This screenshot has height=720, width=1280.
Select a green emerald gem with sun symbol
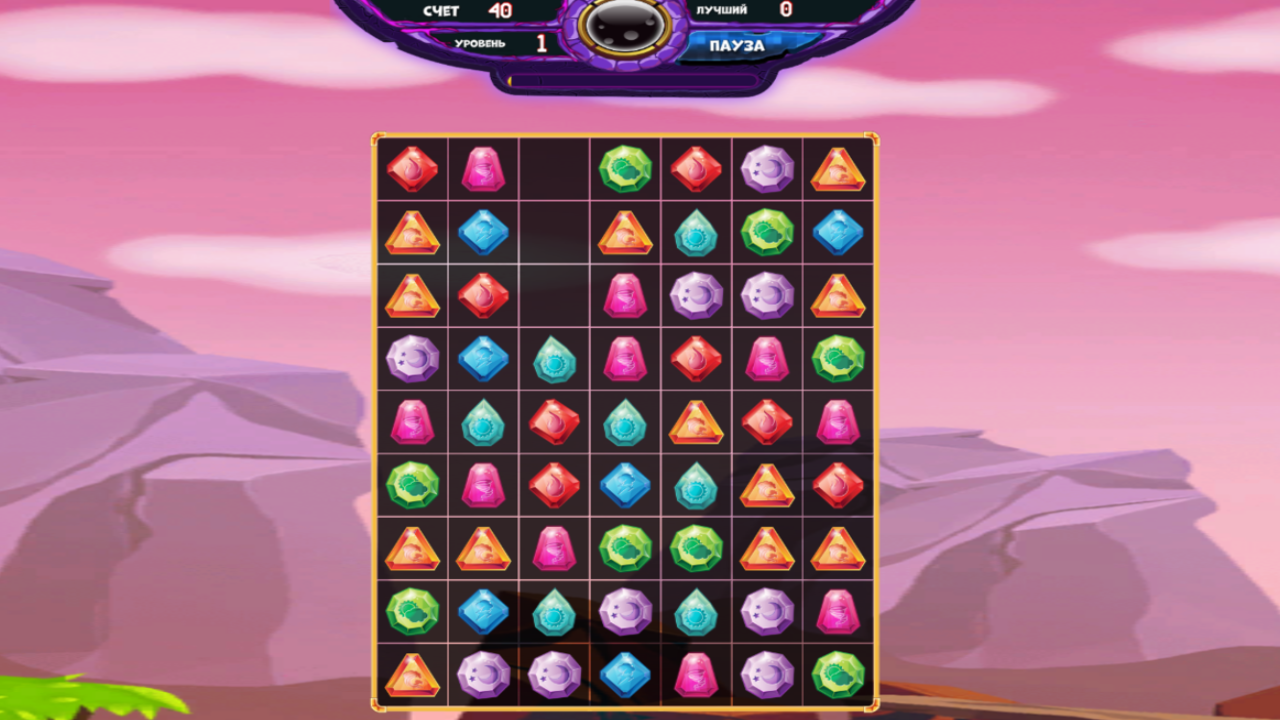point(626,168)
